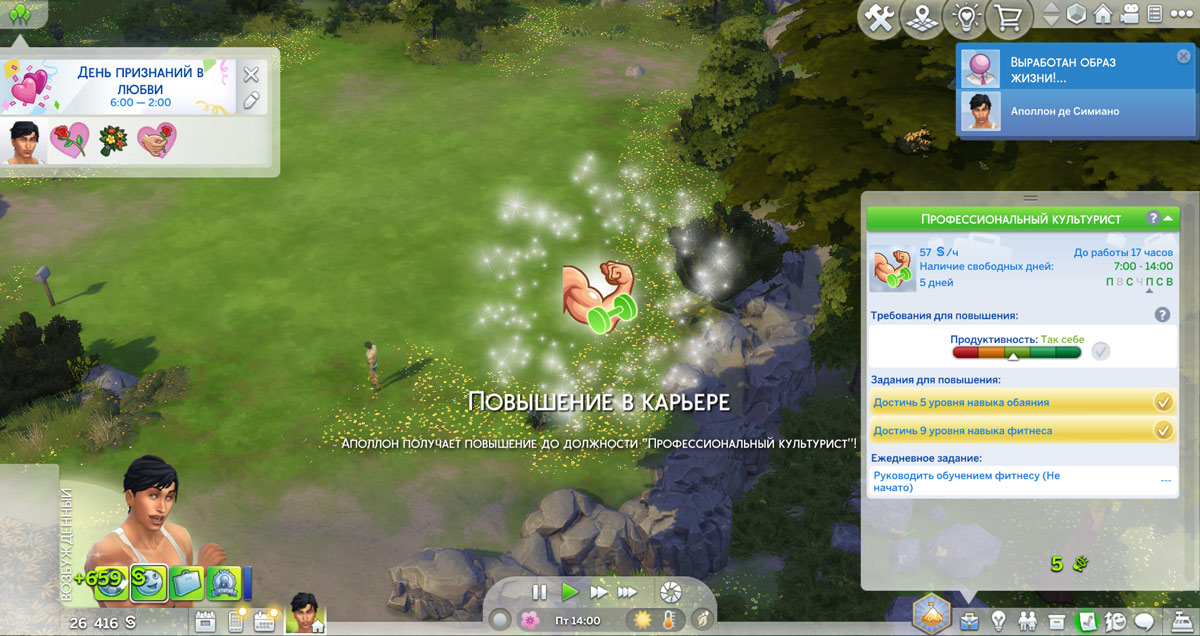Open the career briefcase tab
This screenshot has height=636, width=1200.
pos(968,620)
